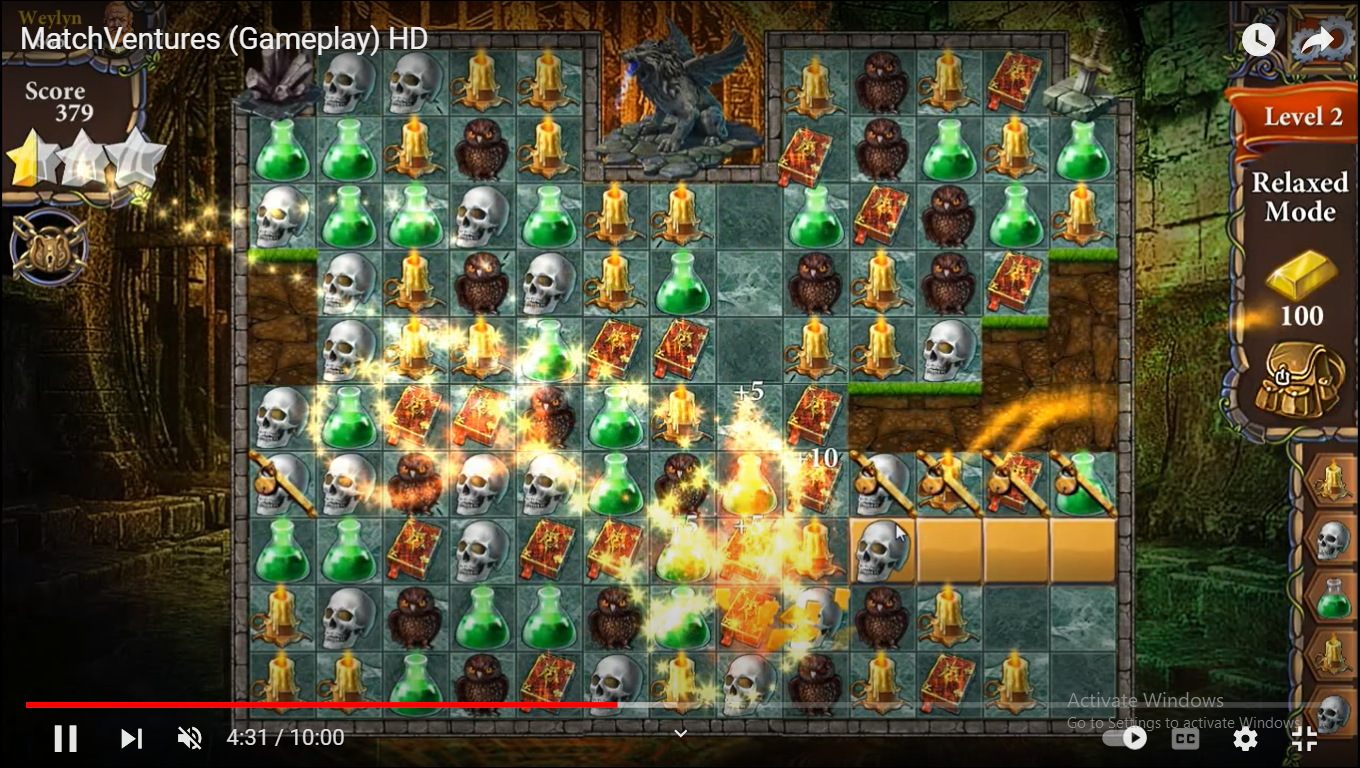This screenshot has width=1360, height=768.
Task: Toggle autoplay off
Action: (1128, 738)
